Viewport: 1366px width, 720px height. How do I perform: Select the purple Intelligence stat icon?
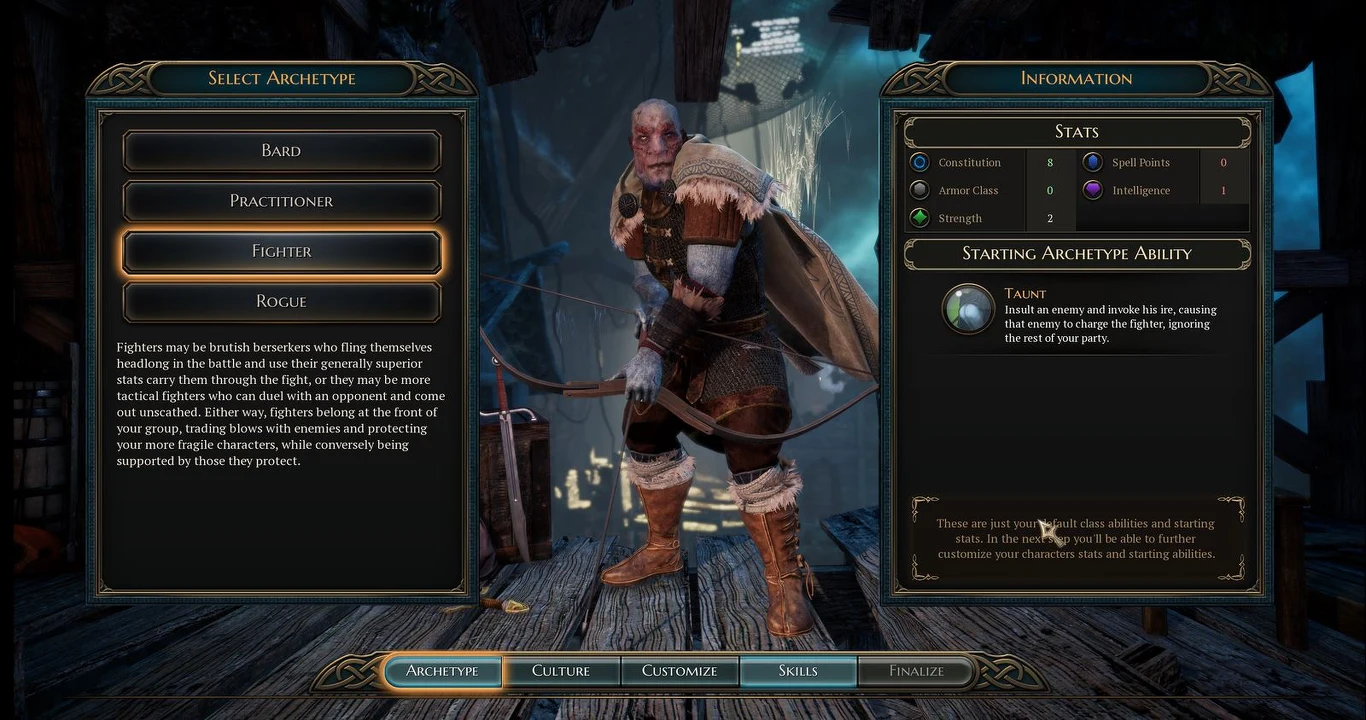click(x=1092, y=190)
